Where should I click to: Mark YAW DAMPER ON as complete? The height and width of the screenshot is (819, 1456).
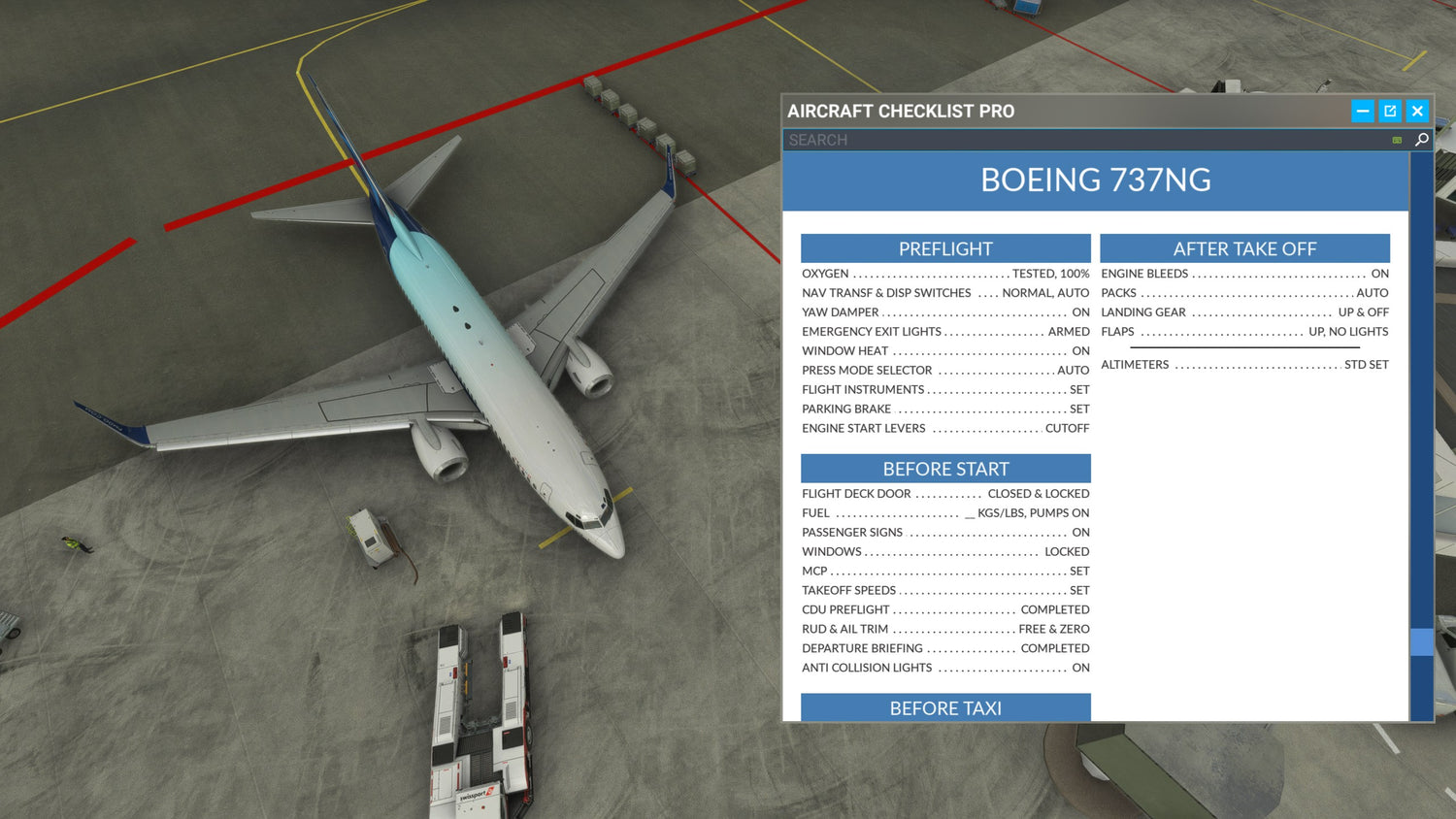coord(945,311)
